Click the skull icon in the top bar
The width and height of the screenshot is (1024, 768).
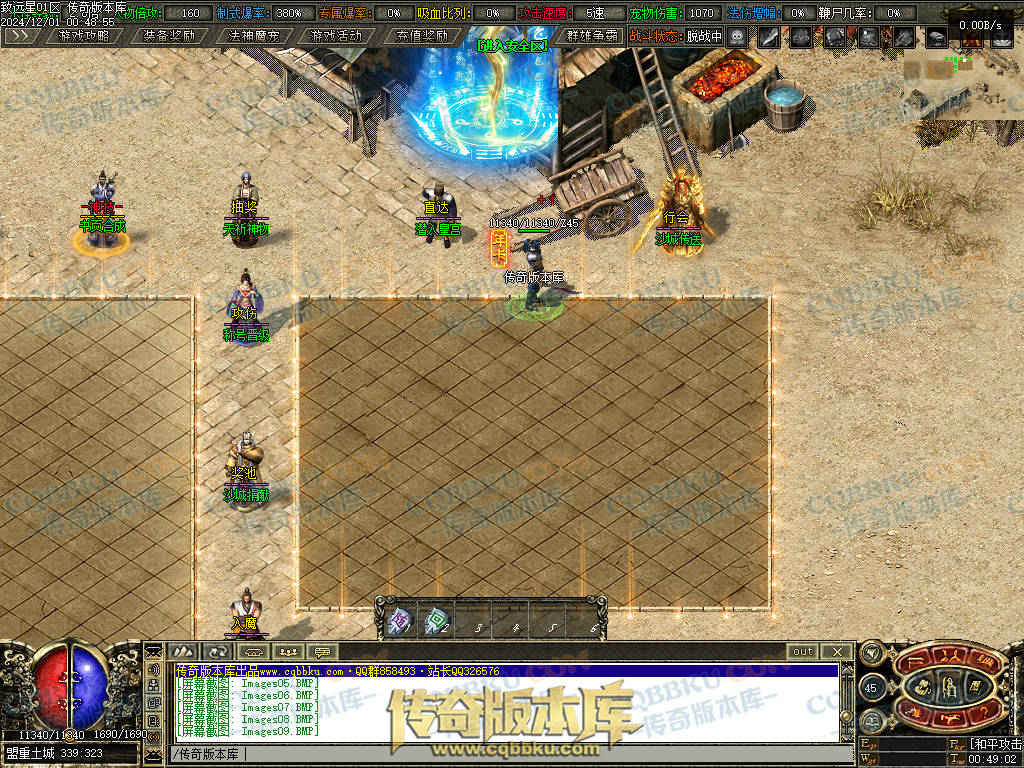point(738,37)
